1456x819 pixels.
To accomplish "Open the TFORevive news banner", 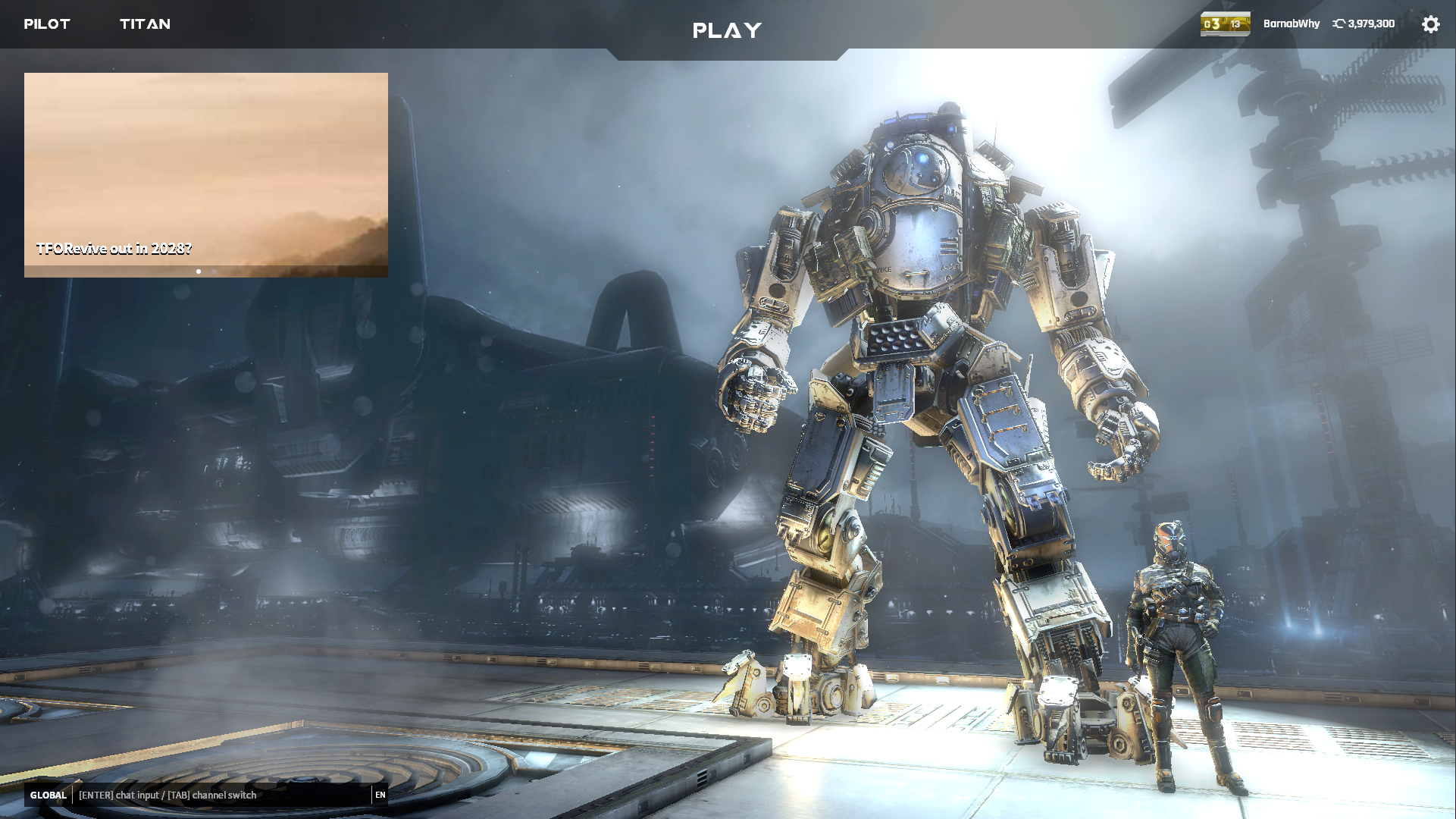I will 205,174.
